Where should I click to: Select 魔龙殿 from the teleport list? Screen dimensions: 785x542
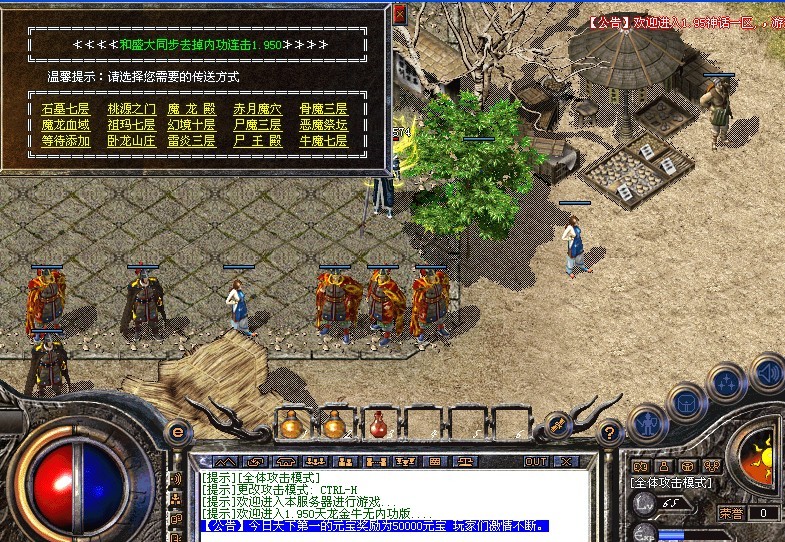191,108
